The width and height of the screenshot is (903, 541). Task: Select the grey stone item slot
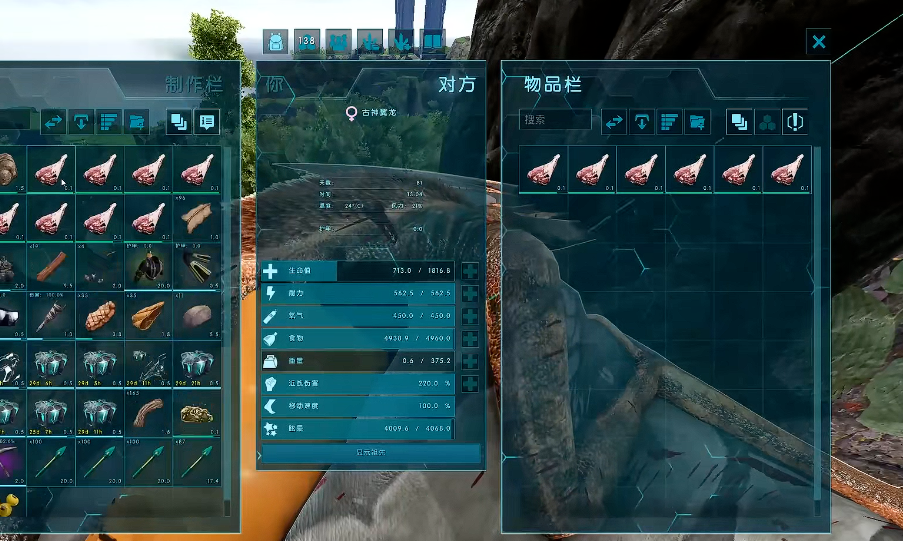(x=197, y=316)
